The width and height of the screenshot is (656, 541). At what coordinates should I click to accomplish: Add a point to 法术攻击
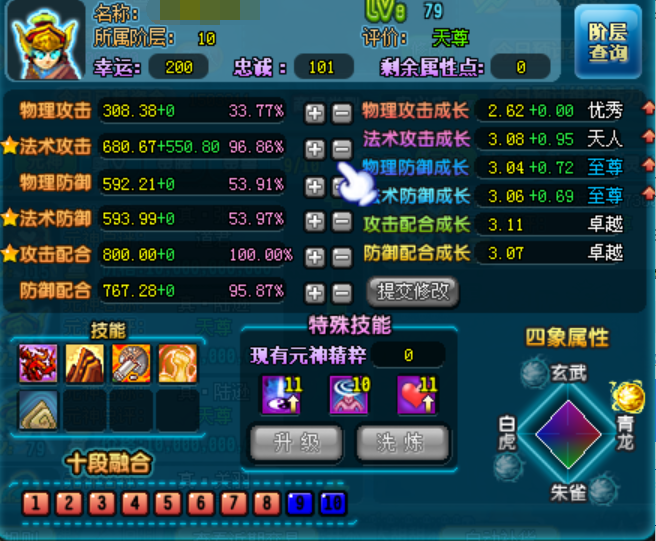[315, 149]
